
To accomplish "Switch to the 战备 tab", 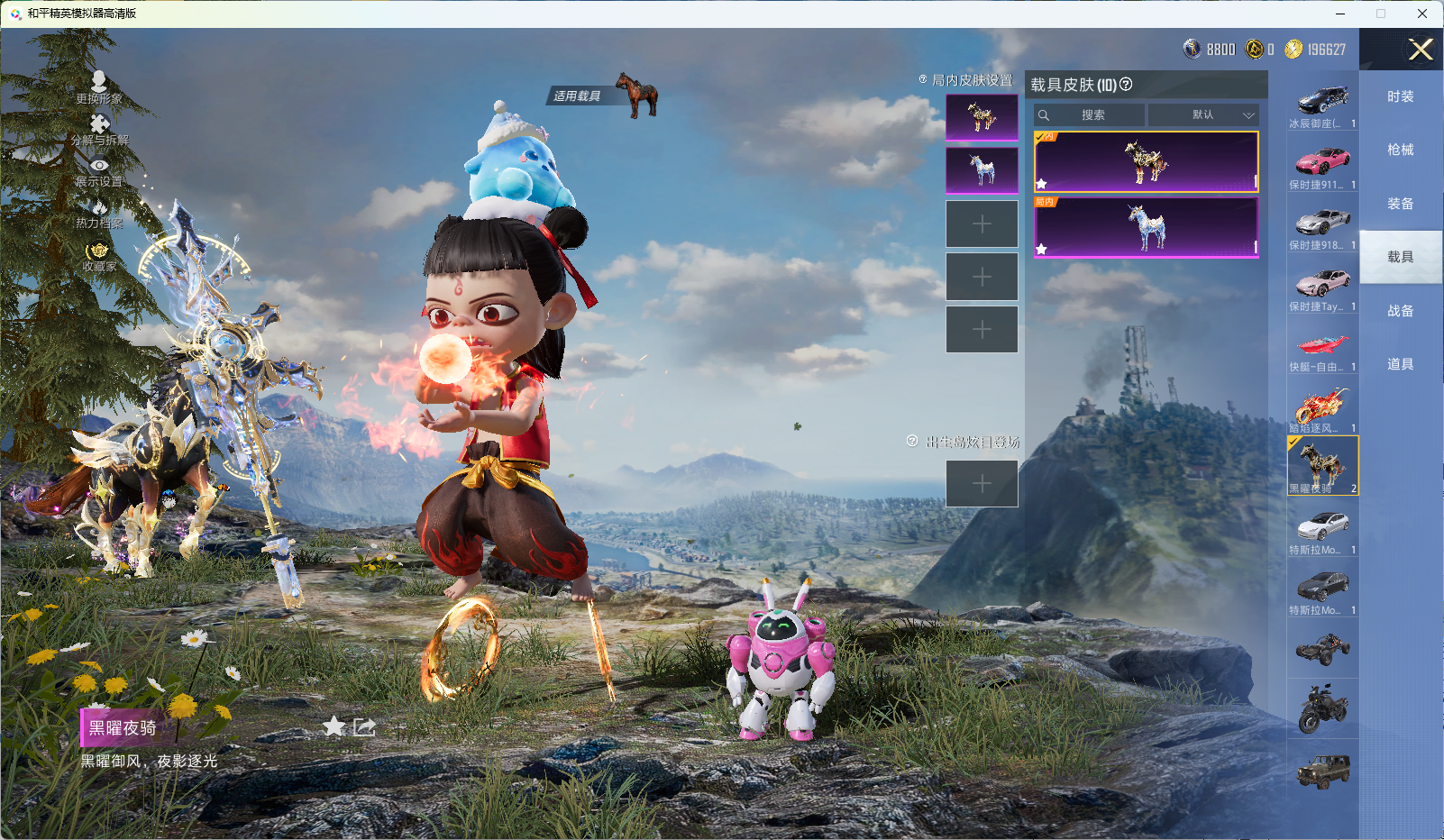I will 1400,311.
